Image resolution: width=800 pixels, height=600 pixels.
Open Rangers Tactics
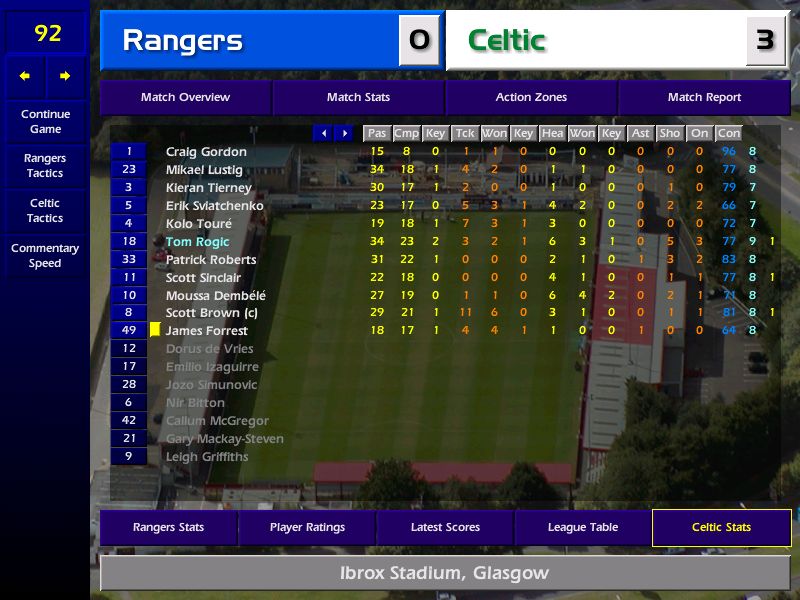45,166
